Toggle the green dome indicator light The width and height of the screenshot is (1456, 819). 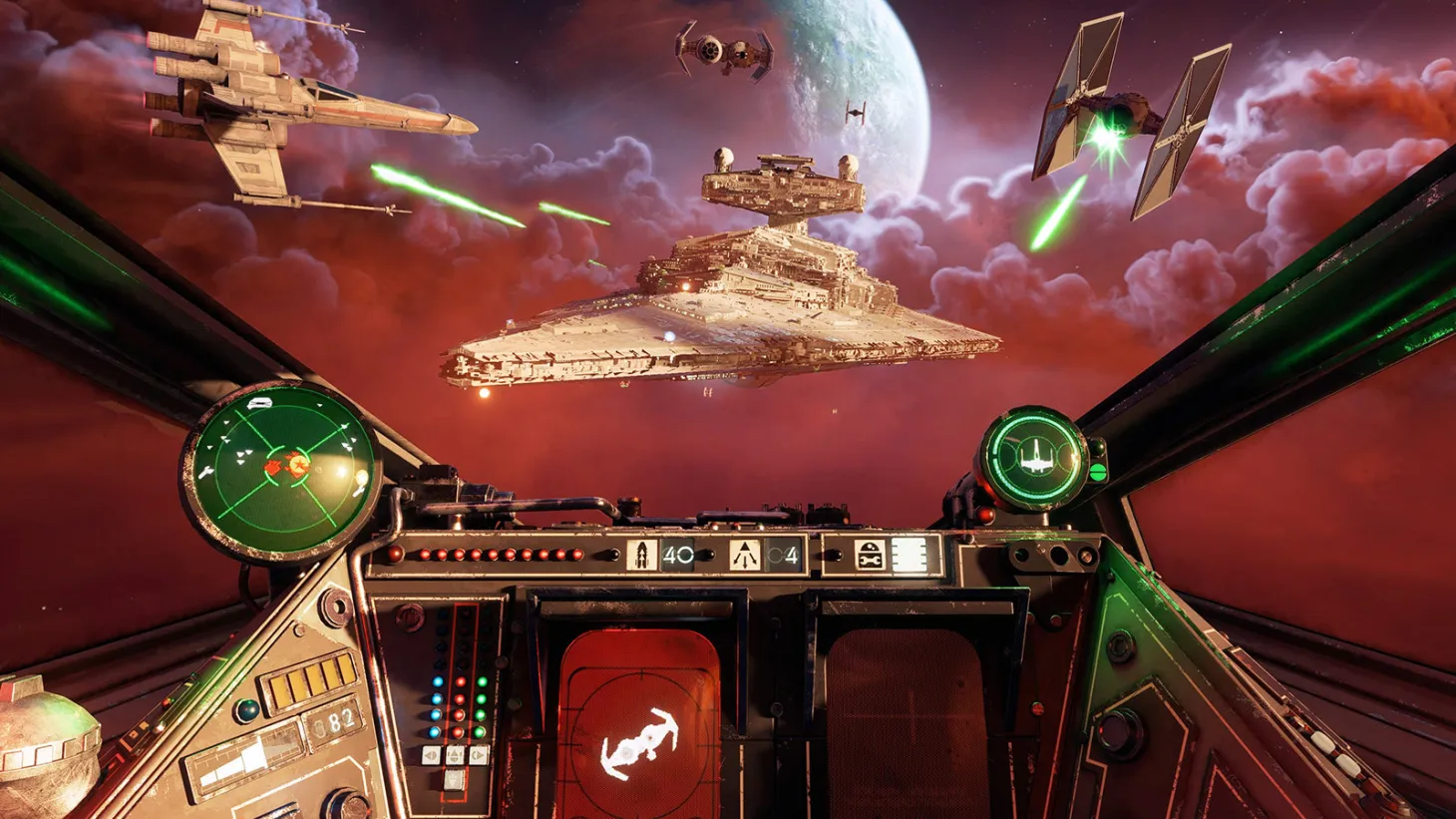(x=245, y=711)
